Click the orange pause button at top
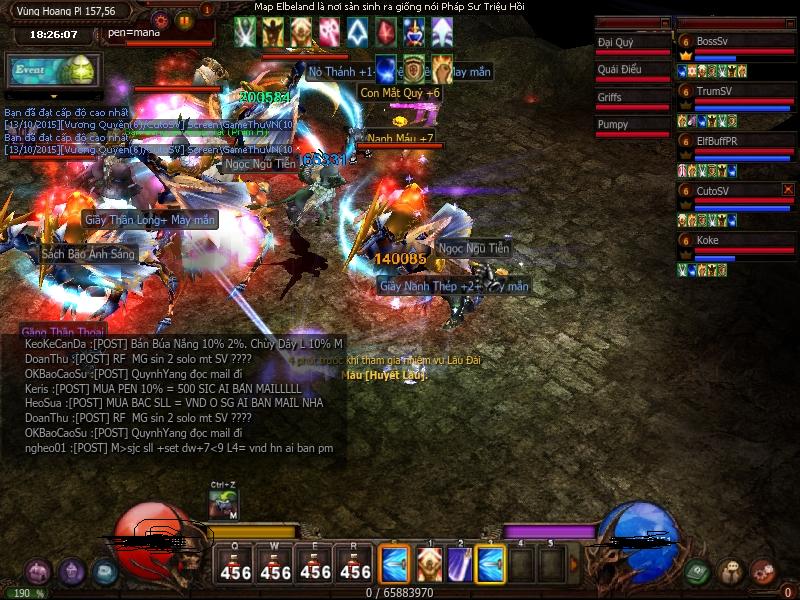 coord(184,20)
